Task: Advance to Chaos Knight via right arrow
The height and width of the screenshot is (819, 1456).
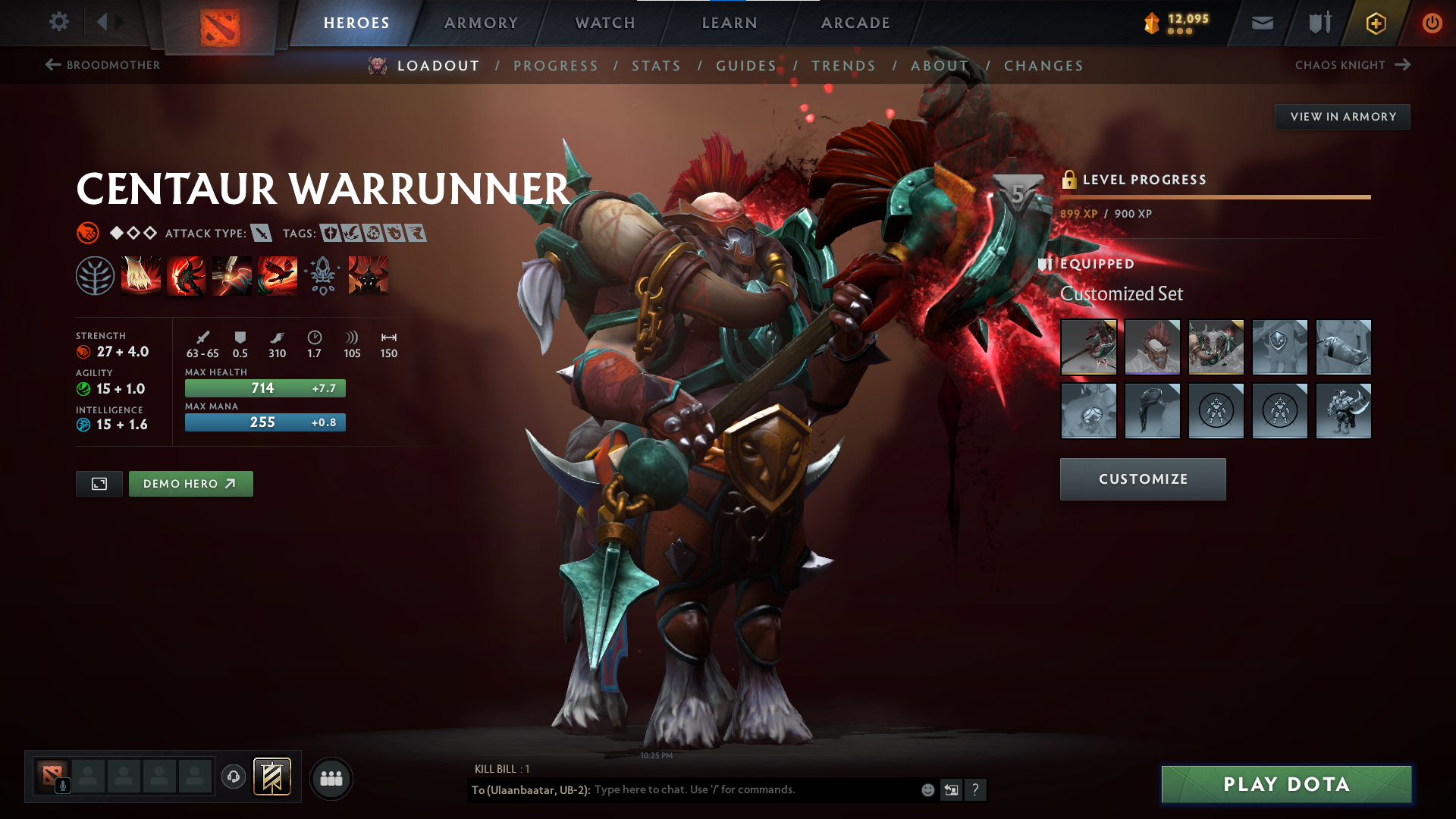Action: point(1401,65)
